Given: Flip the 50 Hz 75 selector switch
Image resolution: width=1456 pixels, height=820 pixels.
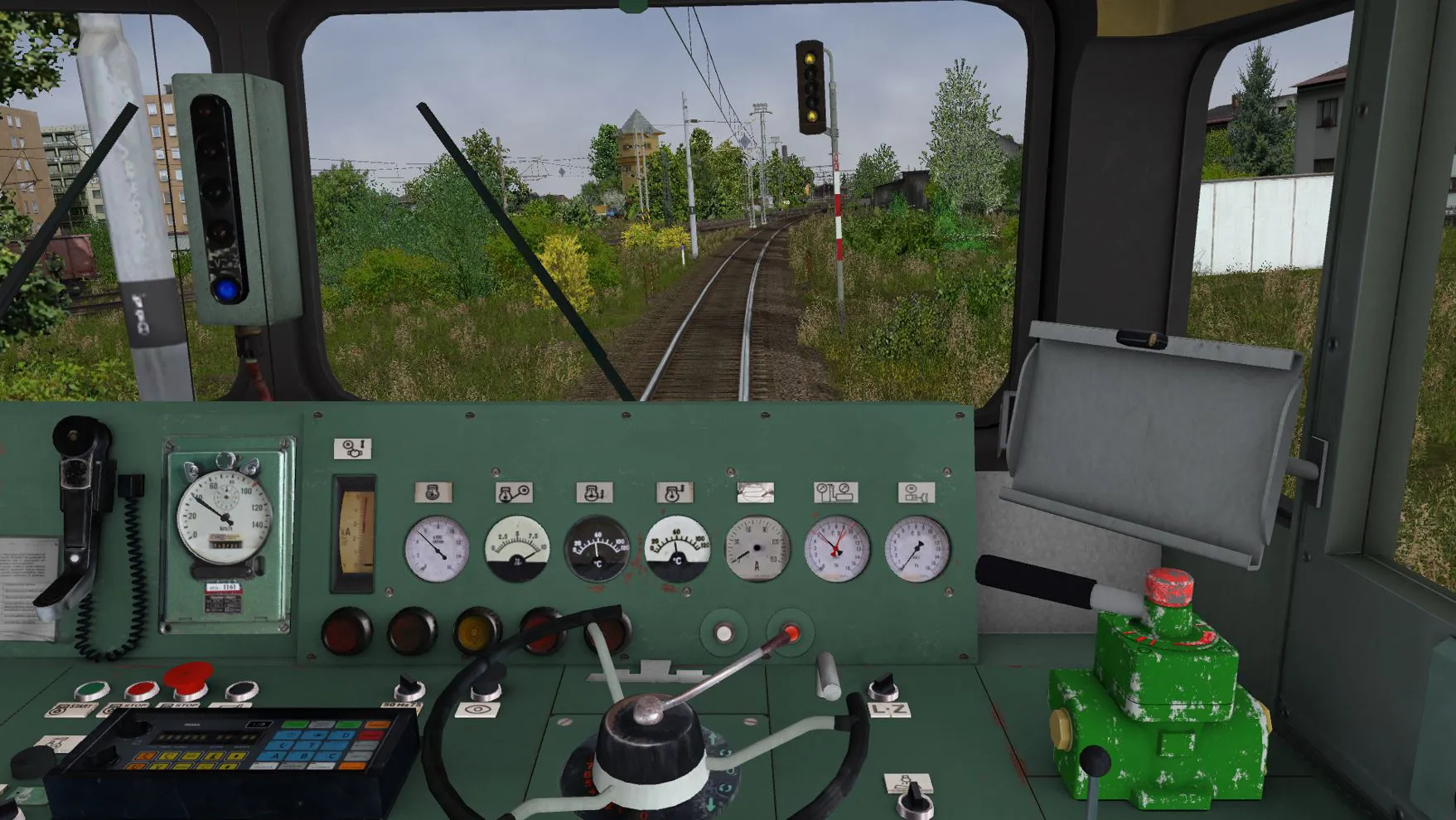Looking at the screenshot, I should point(408,688).
